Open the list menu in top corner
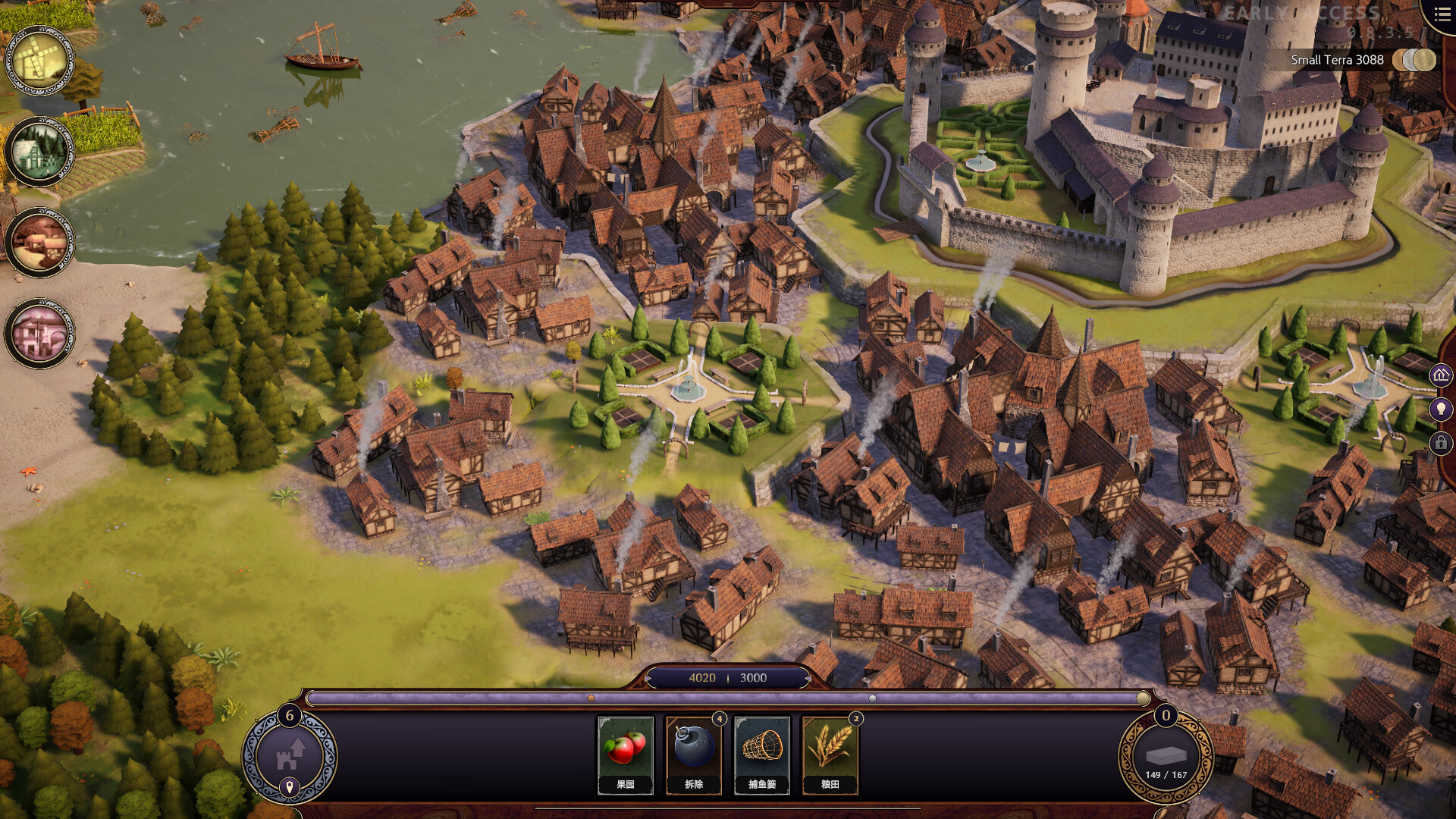This screenshot has height=819, width=1456. 1442,15
